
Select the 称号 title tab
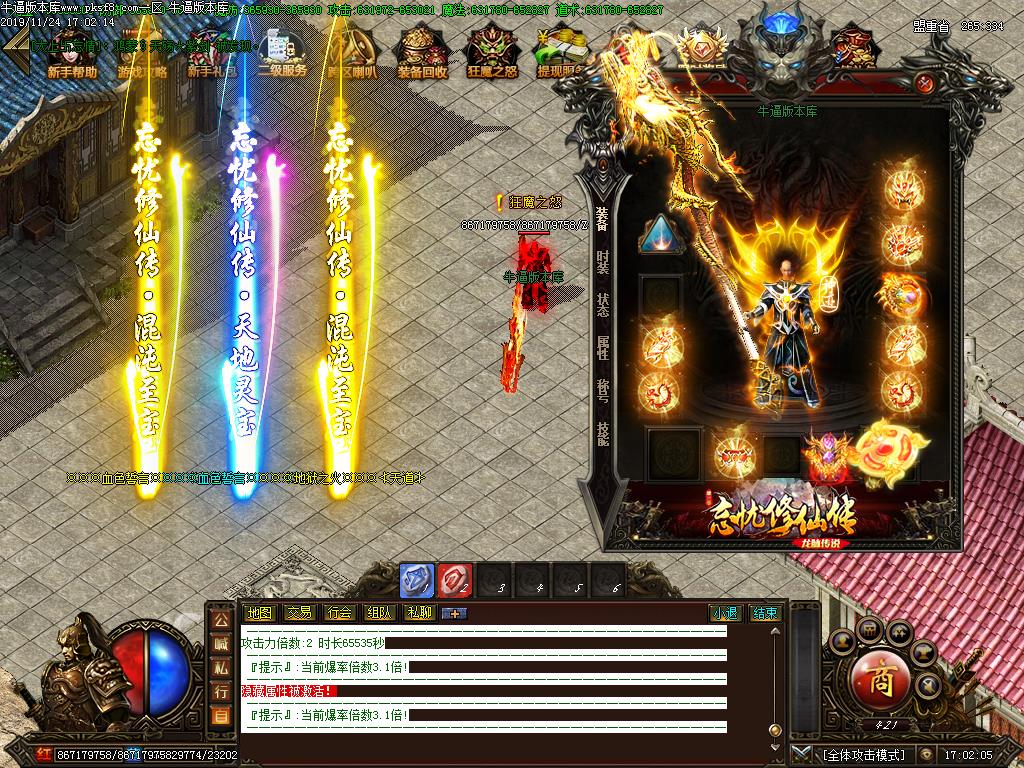pos(602,389)
